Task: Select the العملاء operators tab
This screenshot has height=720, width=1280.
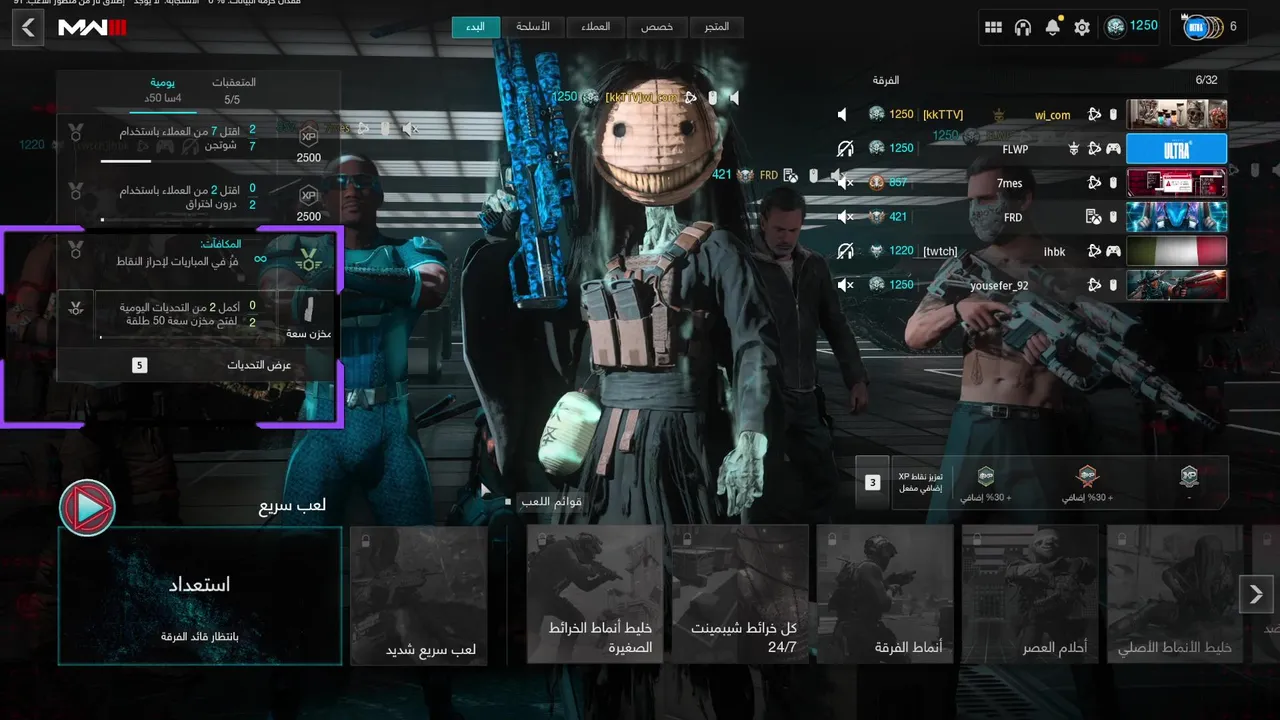Action: (595, 27)
